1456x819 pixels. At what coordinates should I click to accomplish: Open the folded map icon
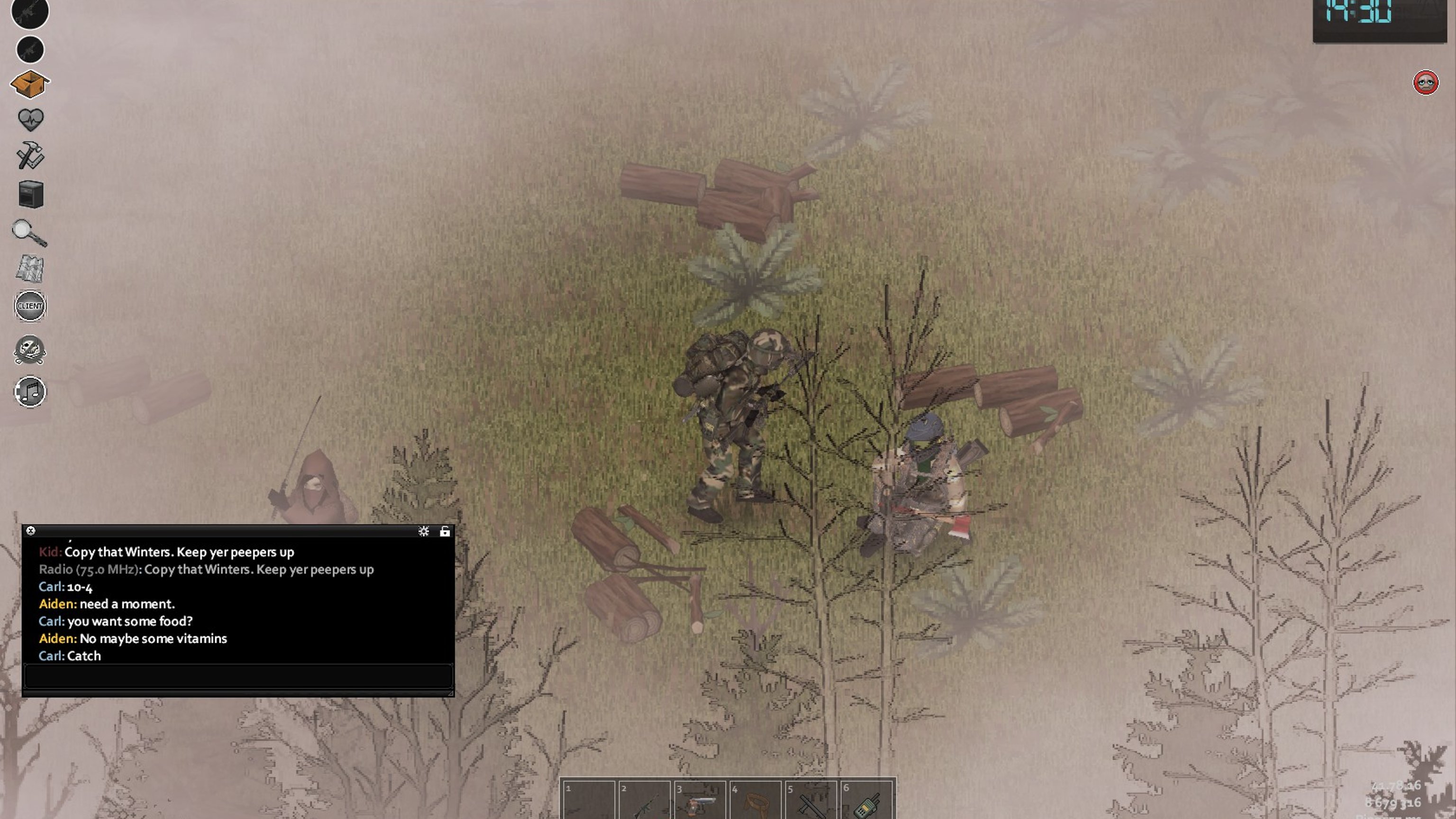pyautogui.click(x=30, y=268)
